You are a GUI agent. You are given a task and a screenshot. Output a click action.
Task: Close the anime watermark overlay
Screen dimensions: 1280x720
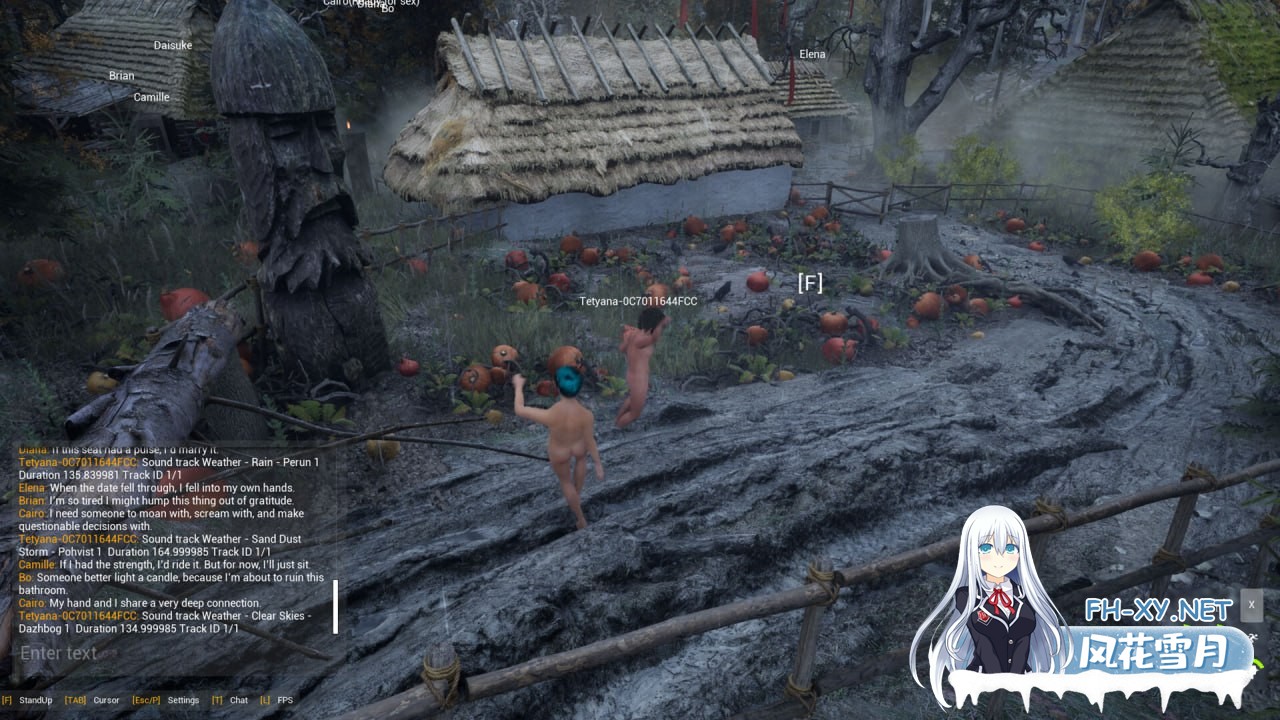(x=1251, y=605)
